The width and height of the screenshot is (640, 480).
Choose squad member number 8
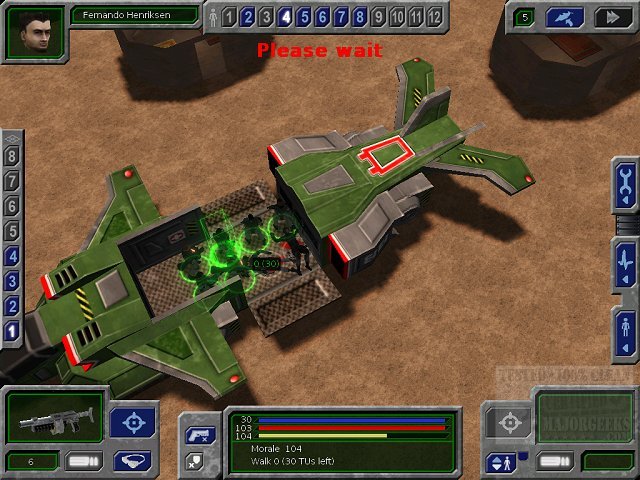(x=360, y=16)
